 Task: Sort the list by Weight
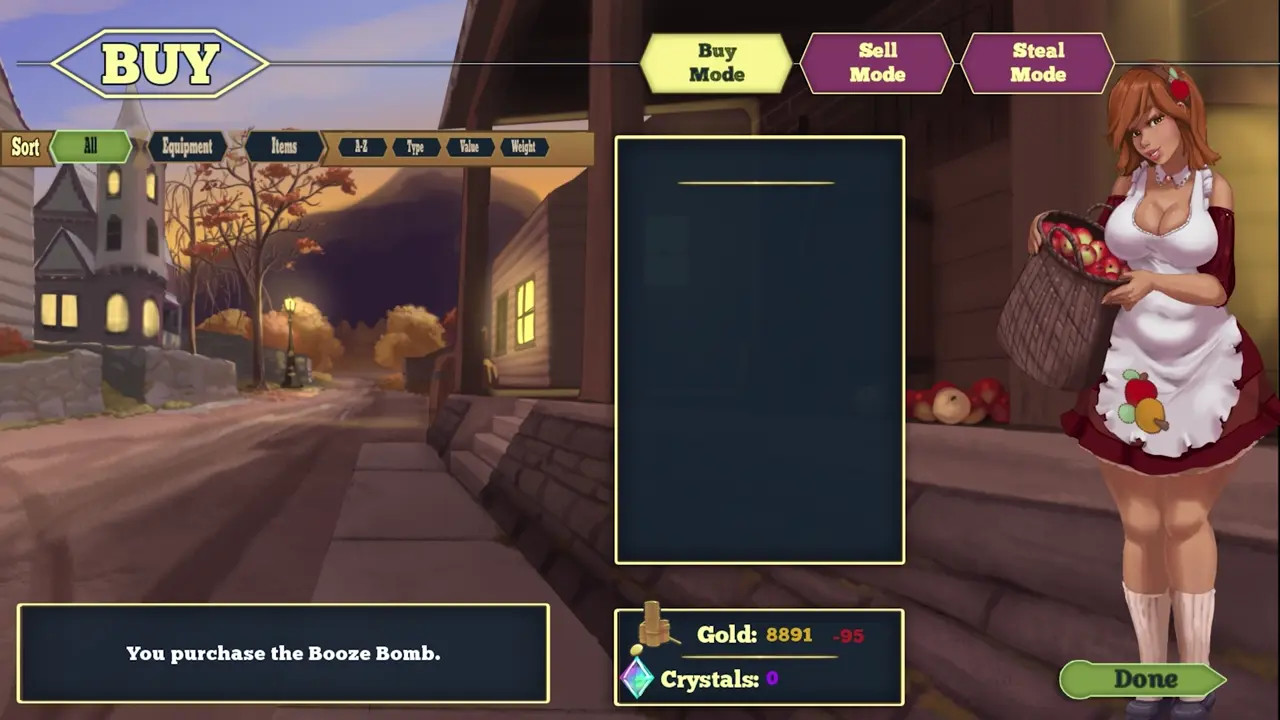pyautogui.click(x=523, y=147)
